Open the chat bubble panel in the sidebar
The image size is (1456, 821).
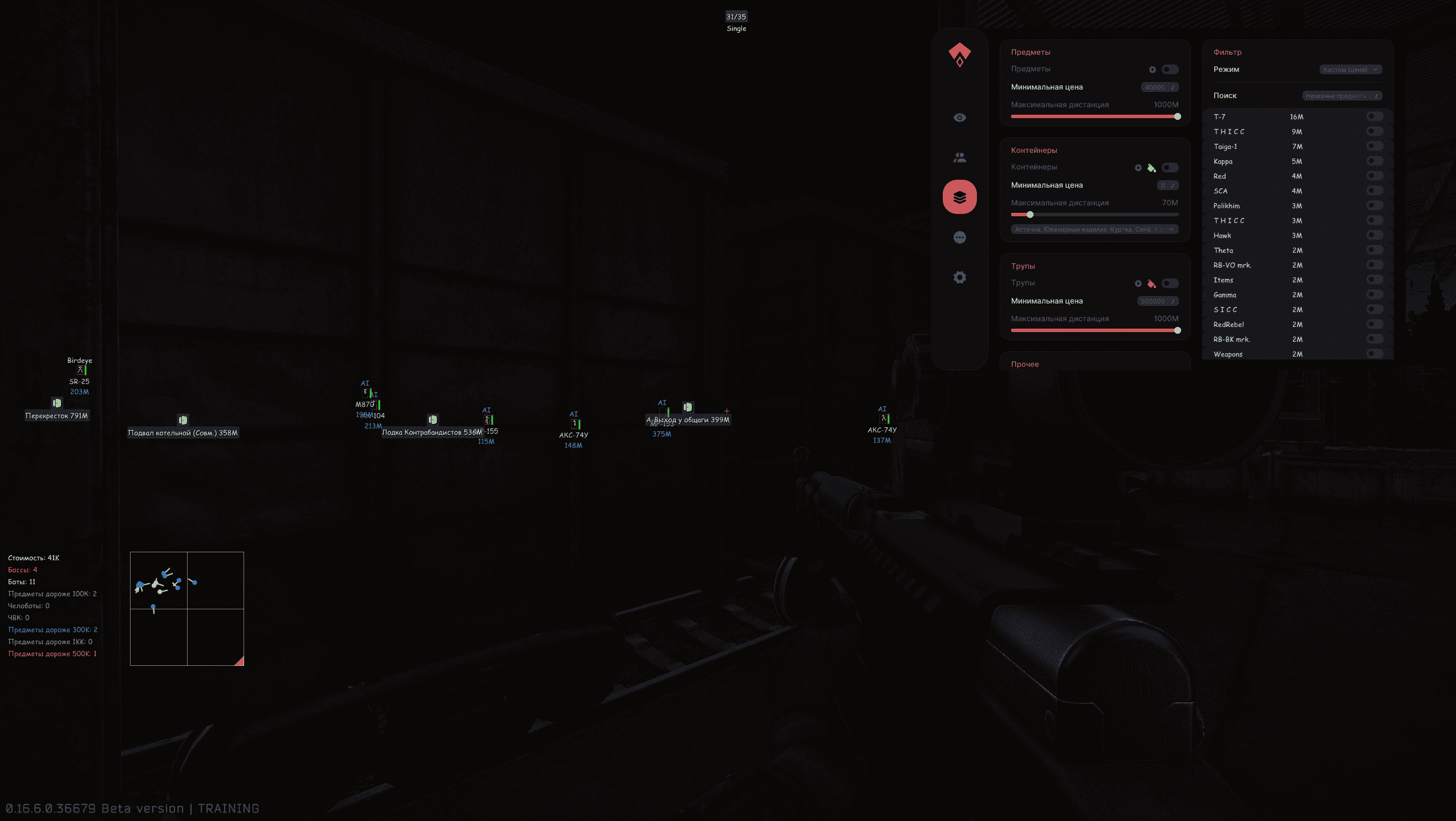tap(960, 237)
